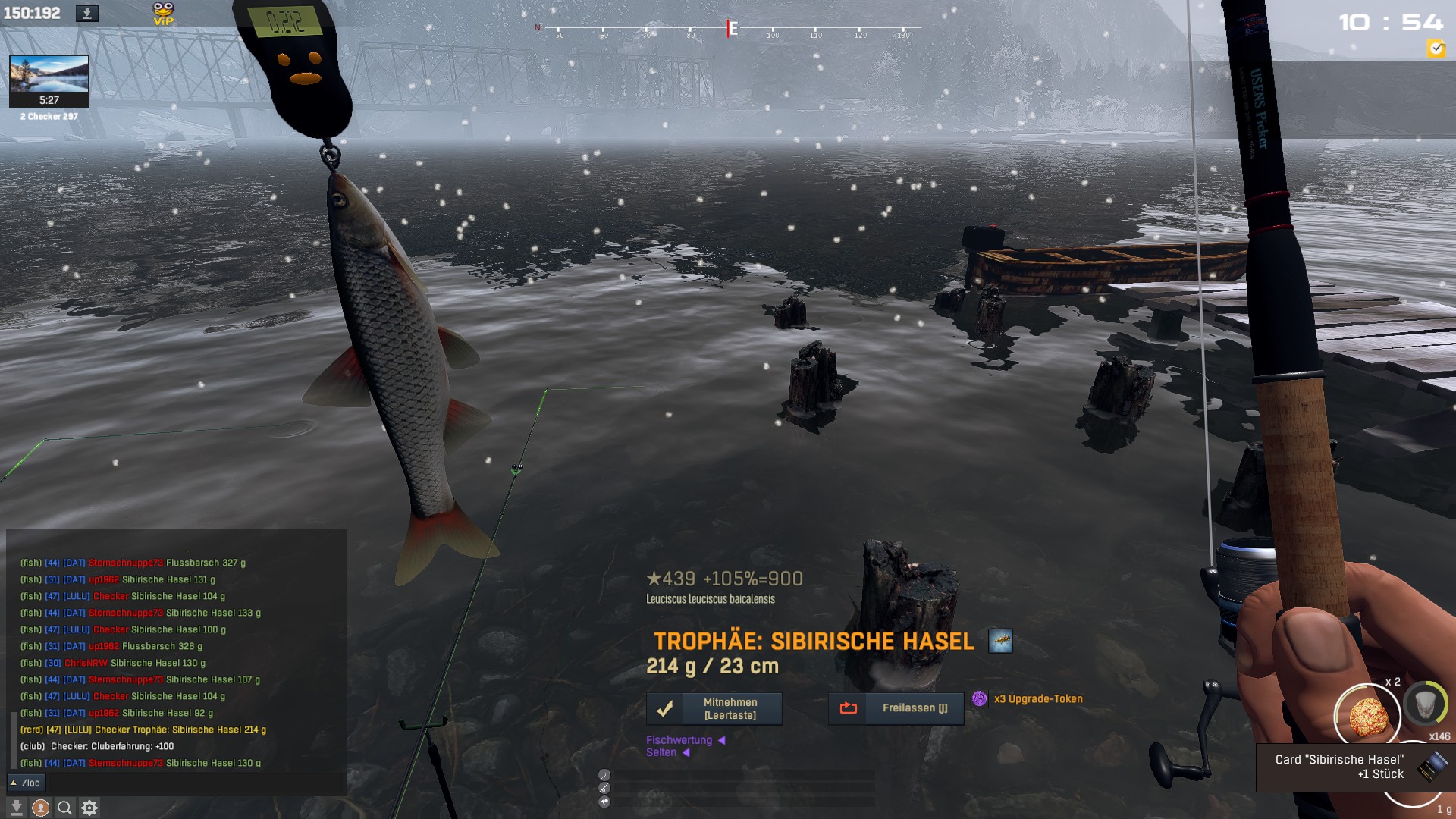Click the purple Upgrade-Token icon
1456x819 pixels.
[x=980, y=699]
